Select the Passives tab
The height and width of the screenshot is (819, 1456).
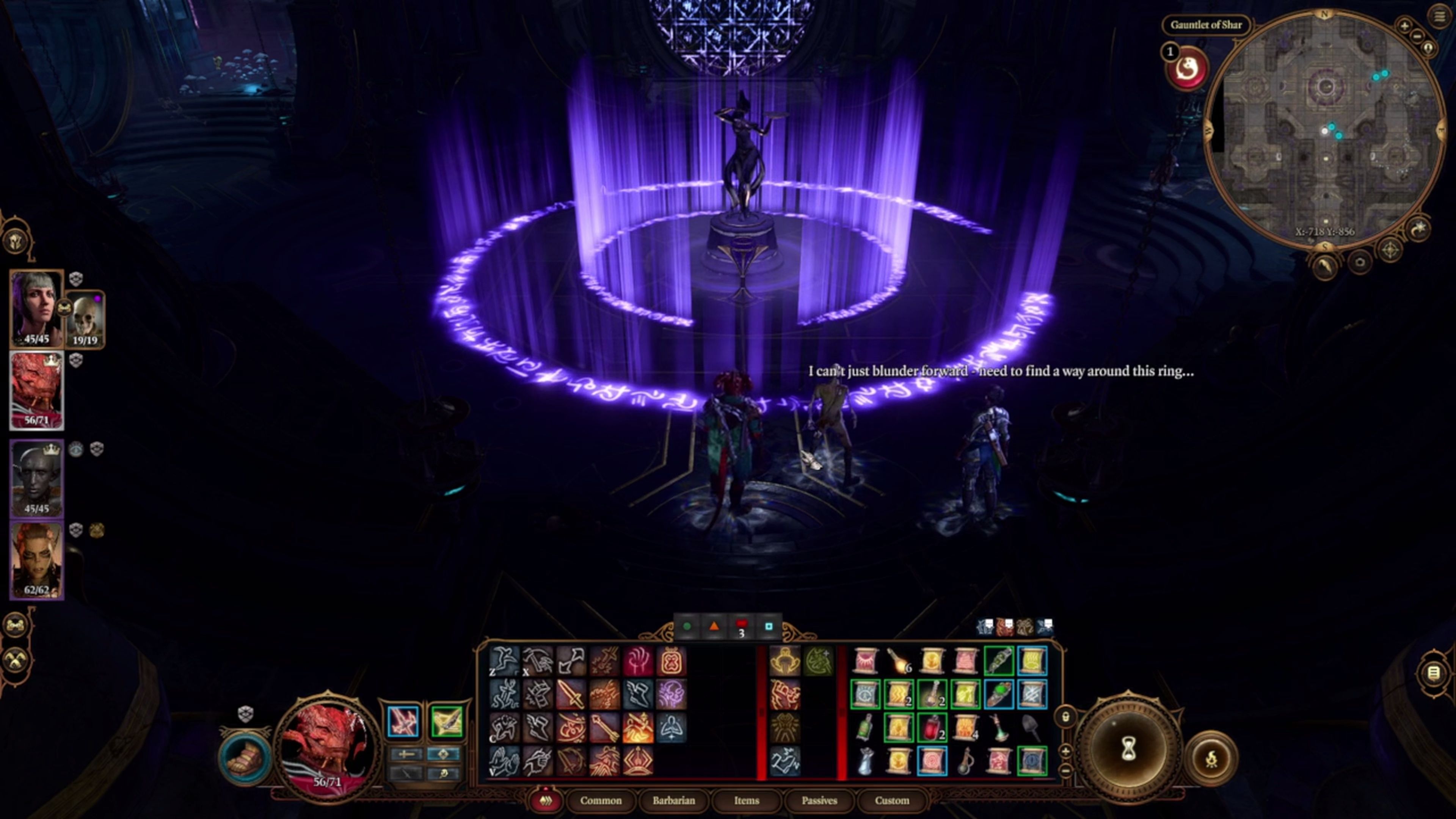(x=819, y=800)
